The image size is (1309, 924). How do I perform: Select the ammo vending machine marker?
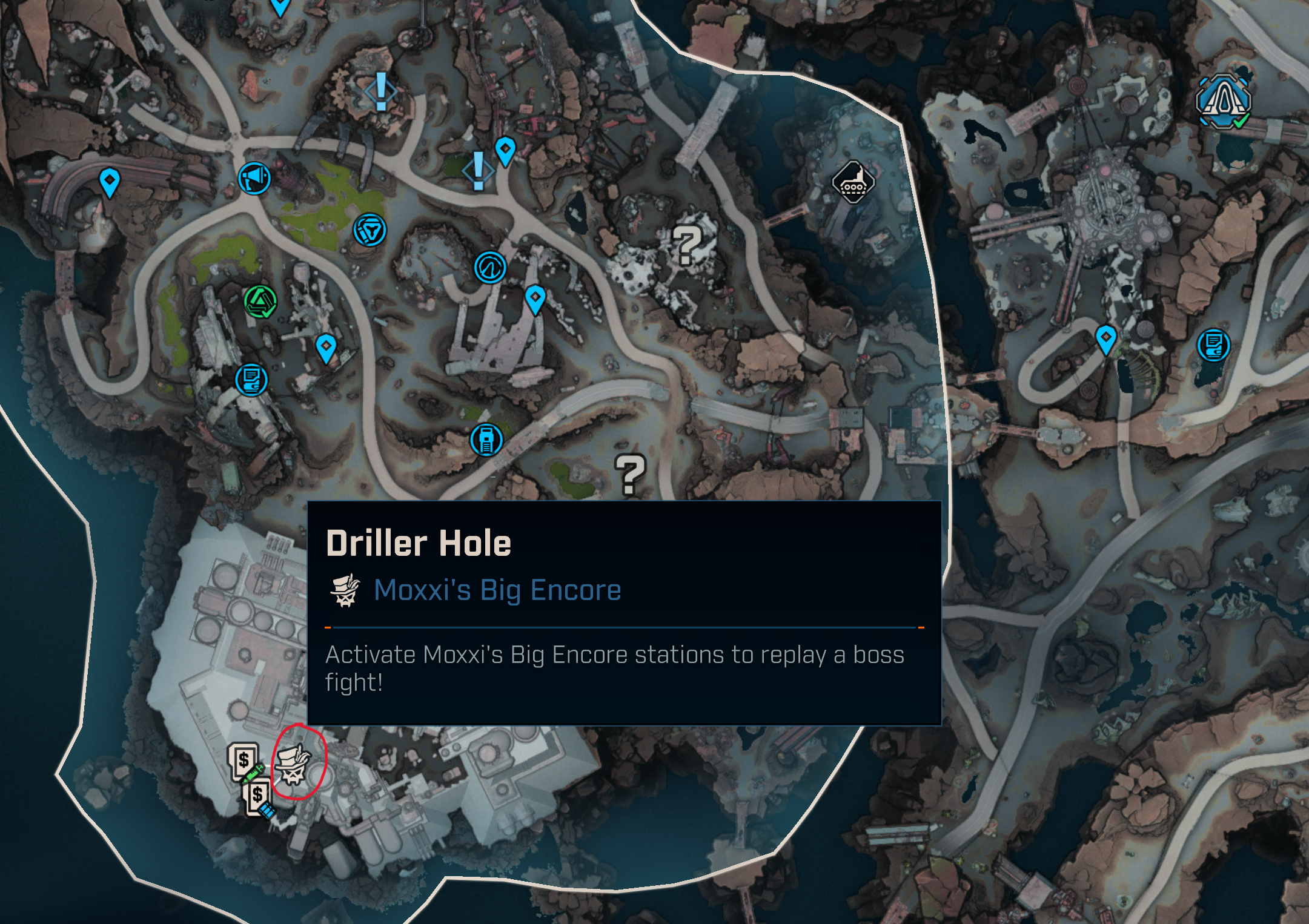[259, 797]
